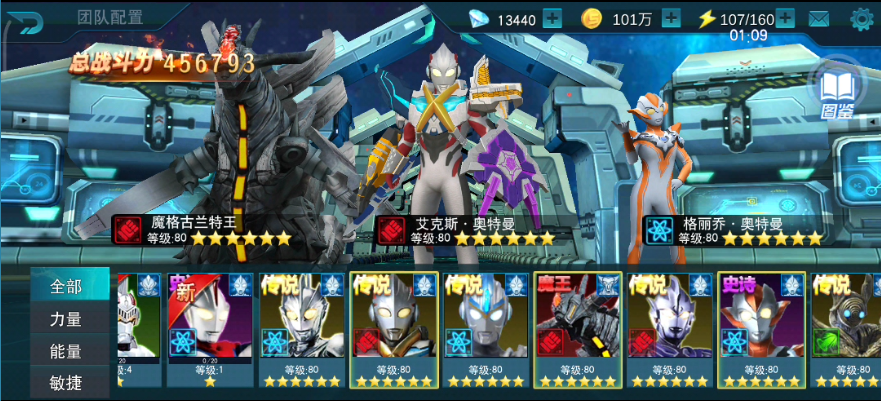The width and height of the screenshot is (881, 401).
Task: Add more gold coins with the plus button
Action: coord(671,18)
